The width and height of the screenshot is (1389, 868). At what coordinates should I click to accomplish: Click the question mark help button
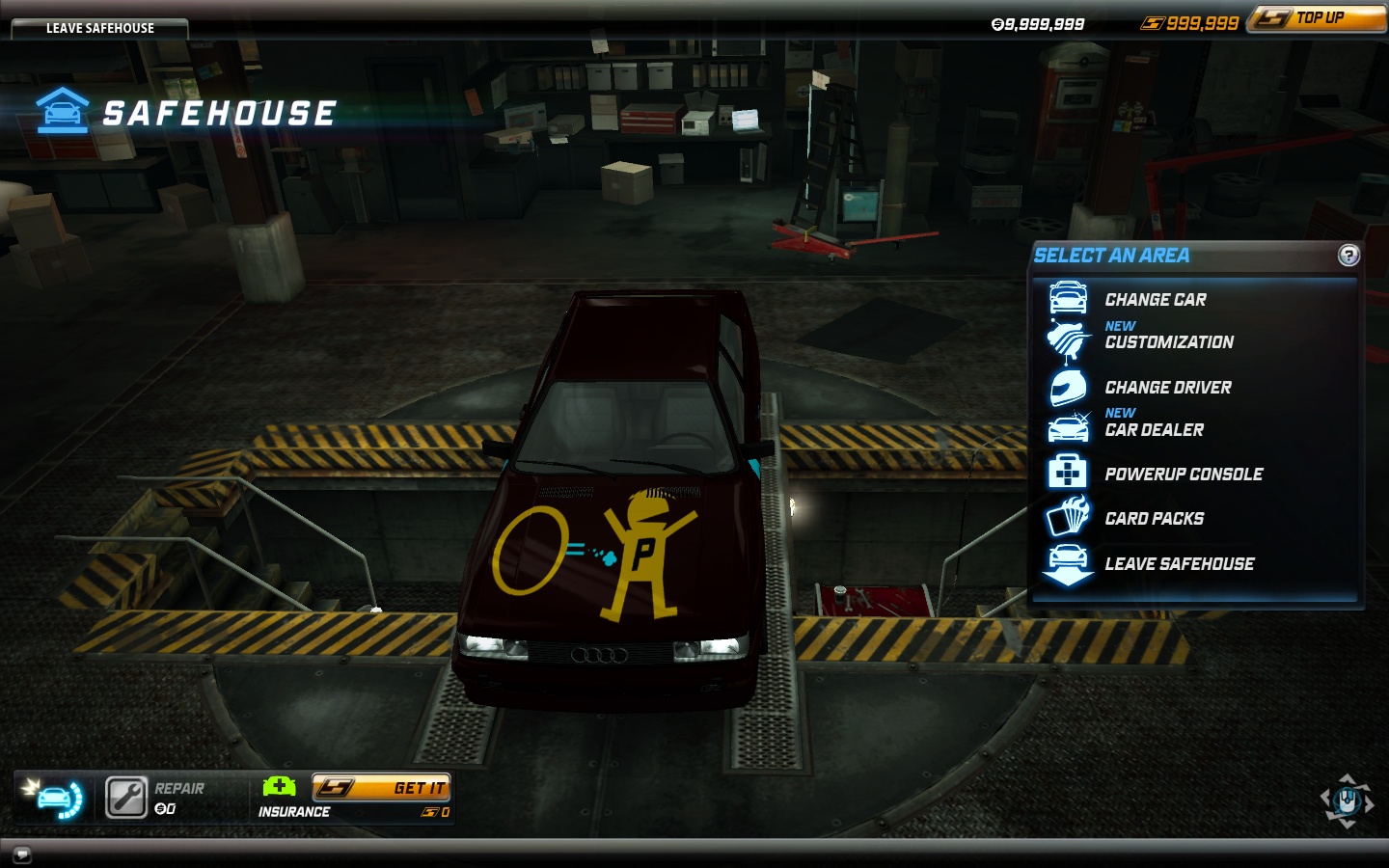click(1348, 256)
